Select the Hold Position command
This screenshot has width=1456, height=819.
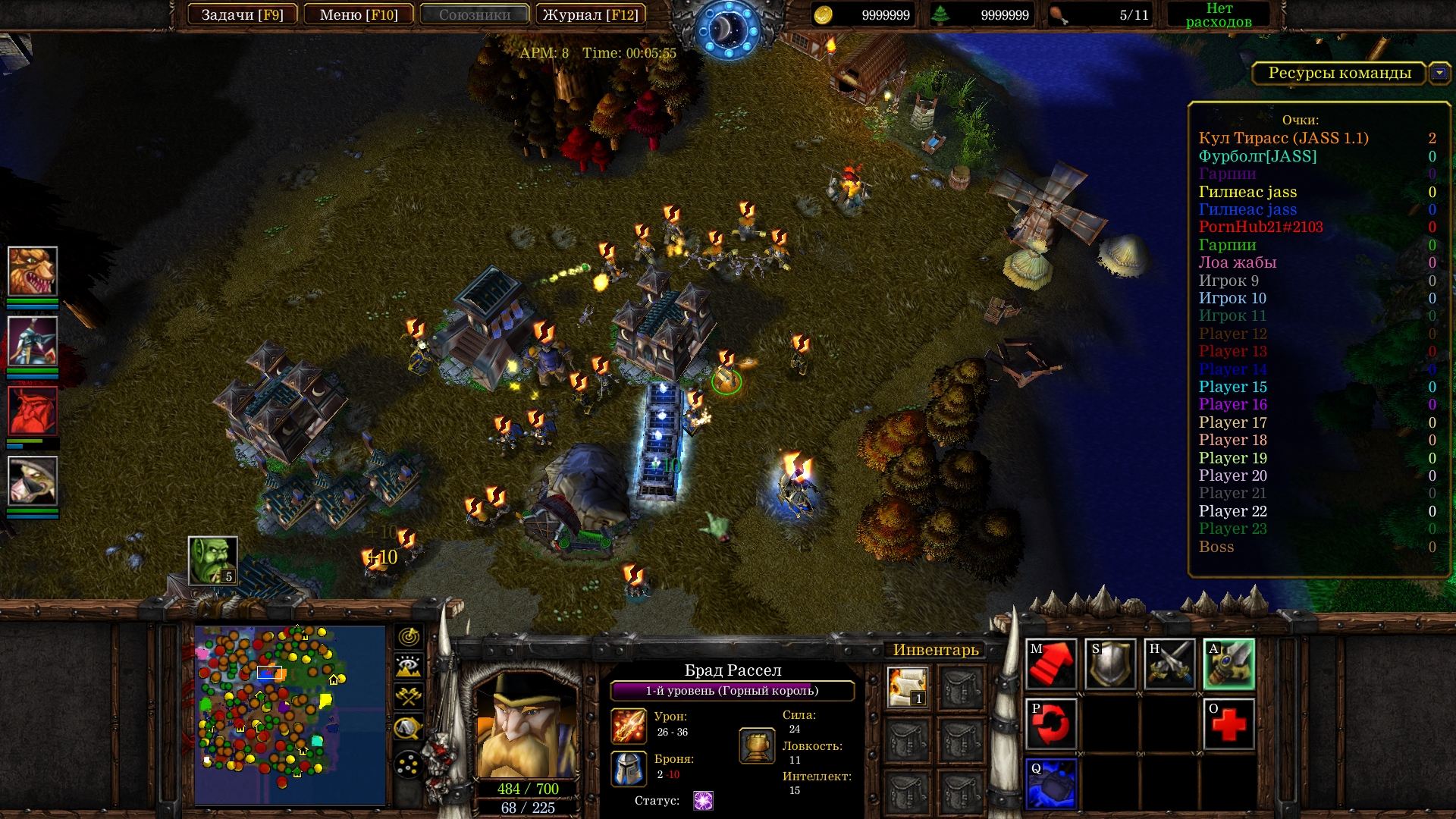1169,664
